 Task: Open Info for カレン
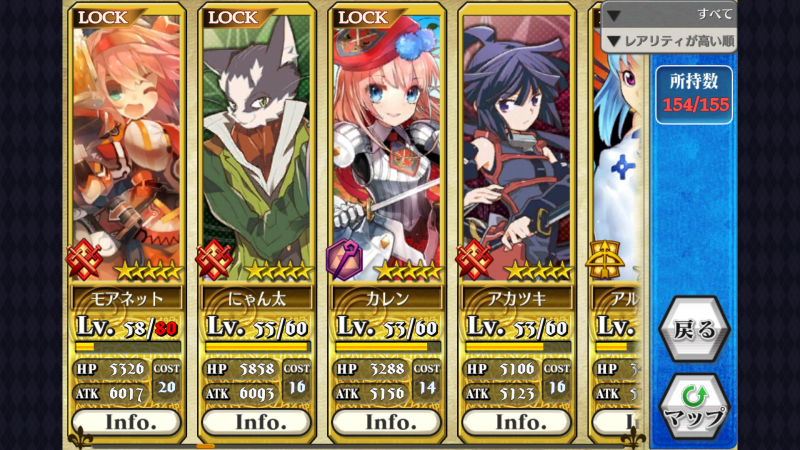coord(387,422)
